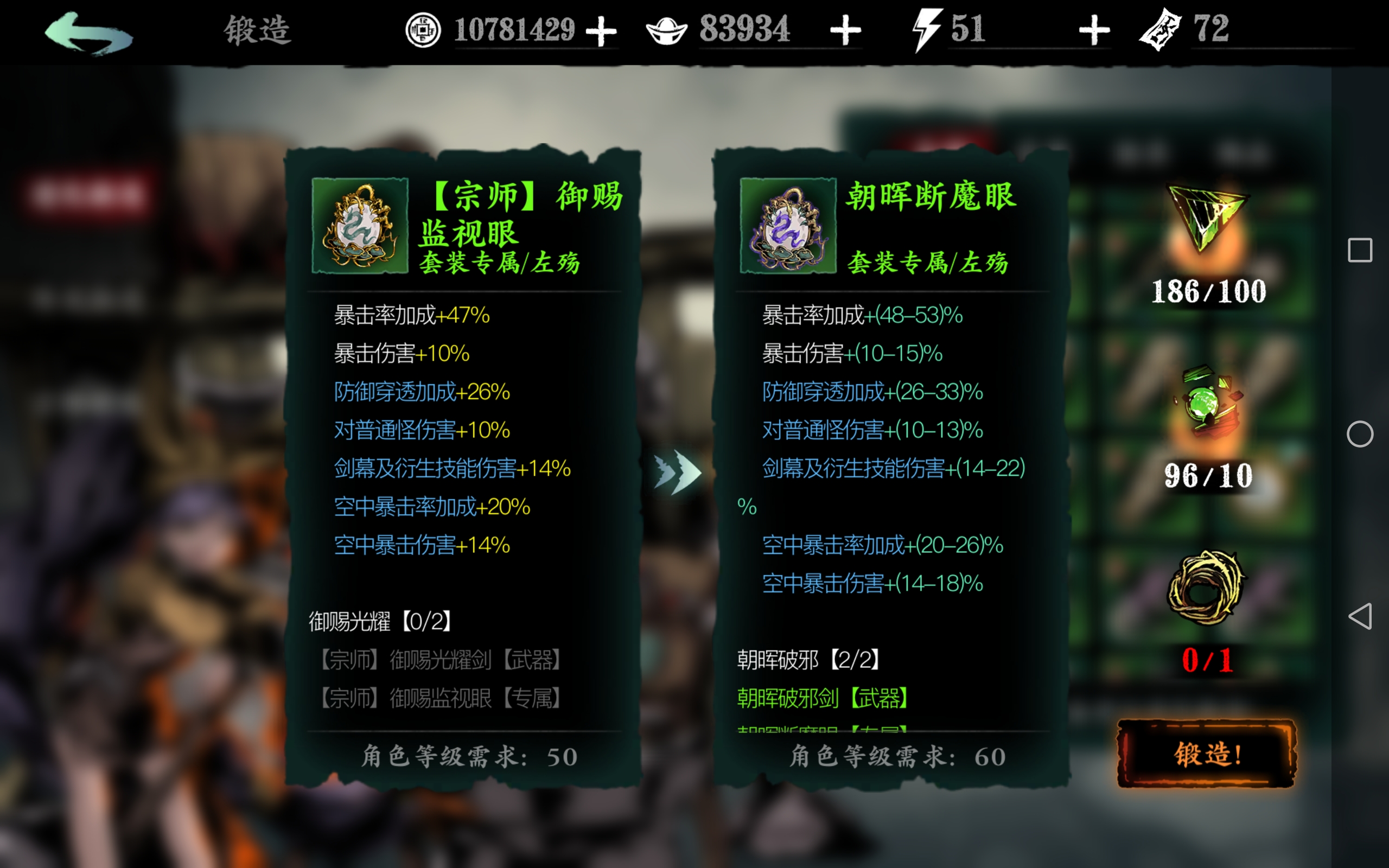Open 【宗师】御赐光耀剑【武器】 set item entry
The width and height of the screenshot is (1389, 868).
pyautogui.click(x=442, y=660)
